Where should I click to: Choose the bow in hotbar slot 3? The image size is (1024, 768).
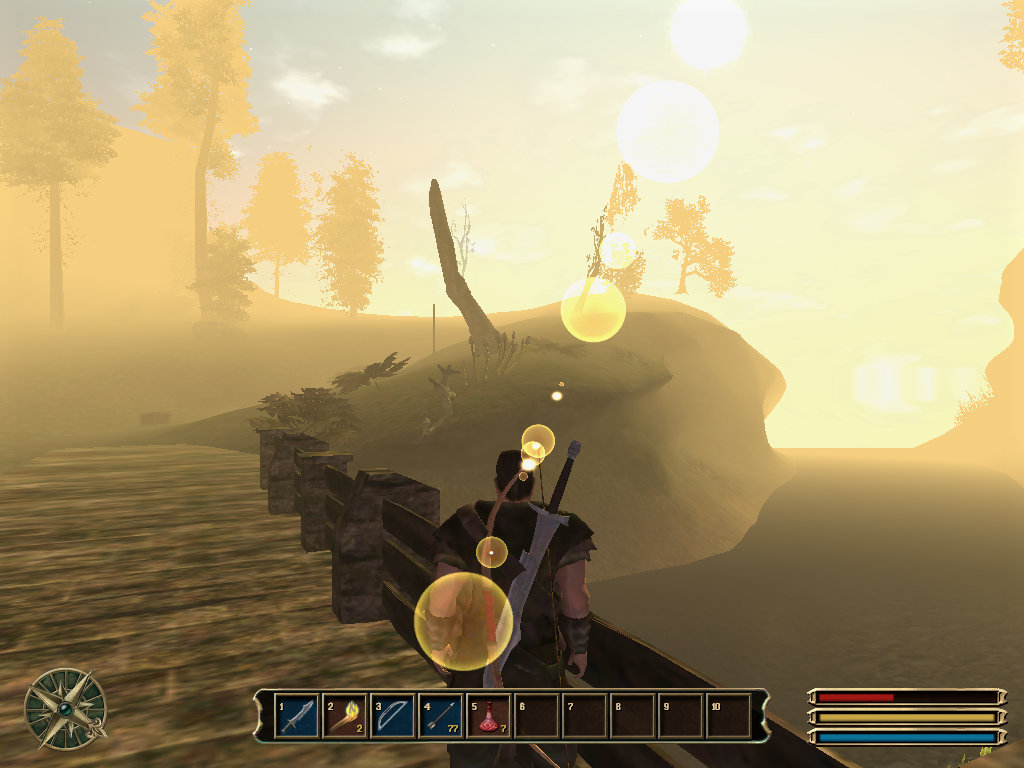point(393,716)
